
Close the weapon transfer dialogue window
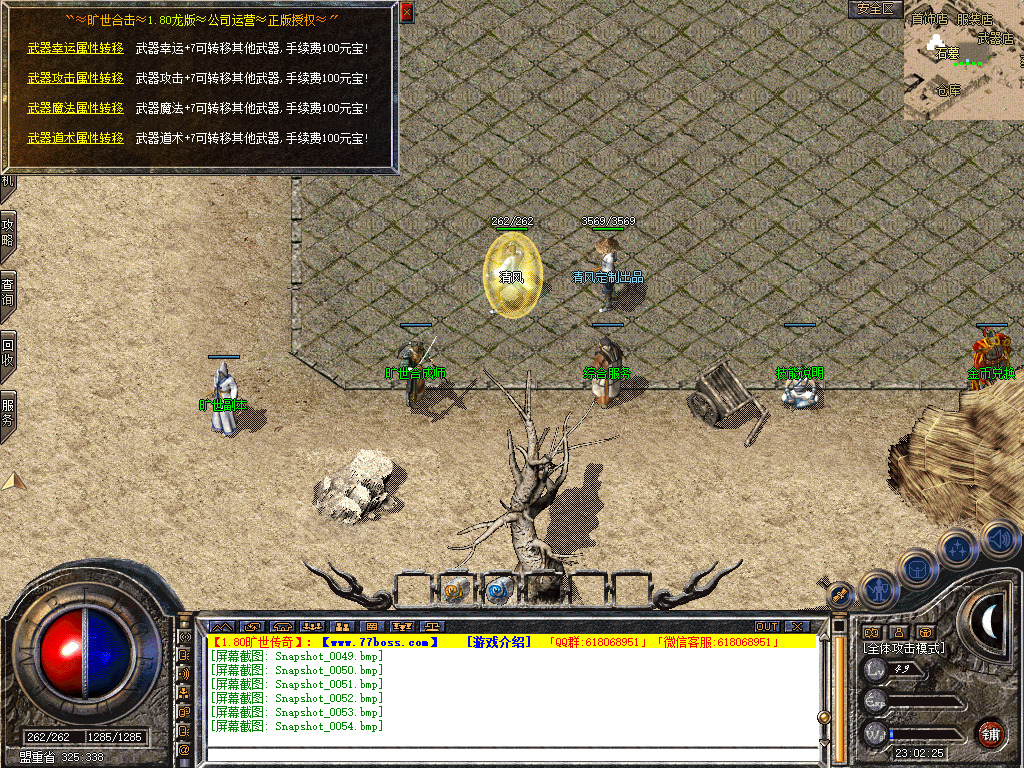pos(406,12)
